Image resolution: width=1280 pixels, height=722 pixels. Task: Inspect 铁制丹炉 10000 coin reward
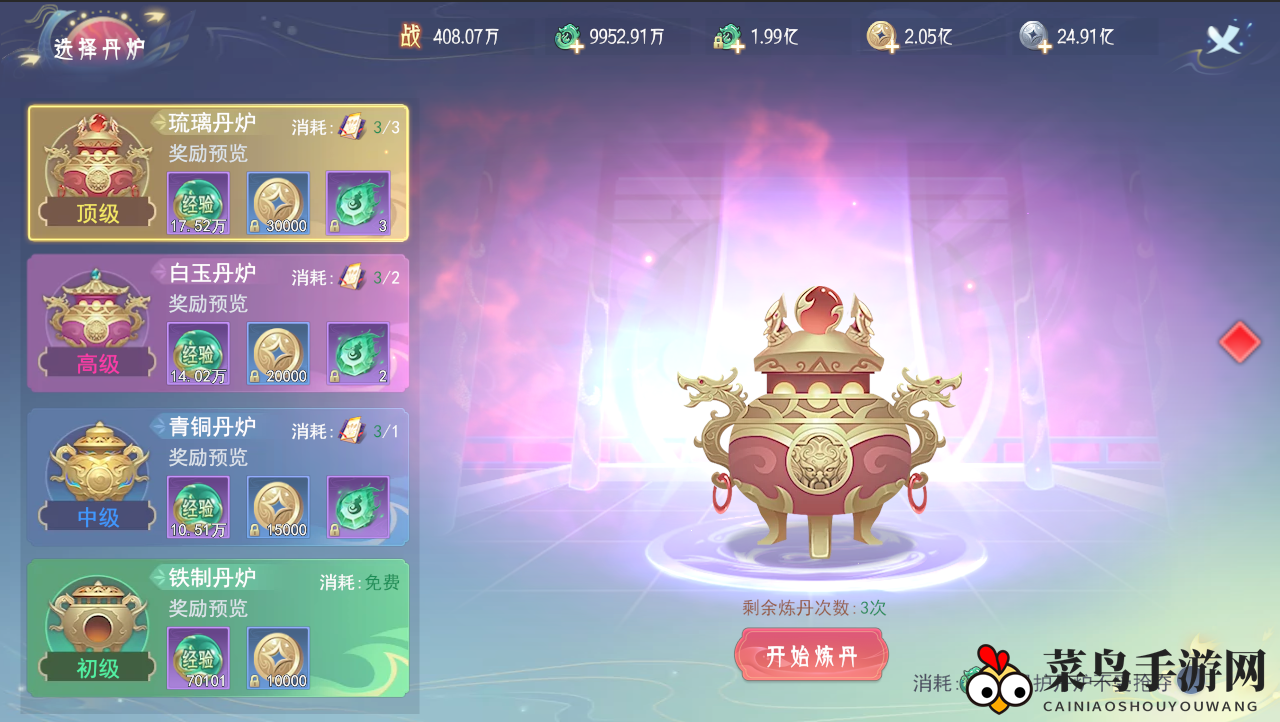278,658
